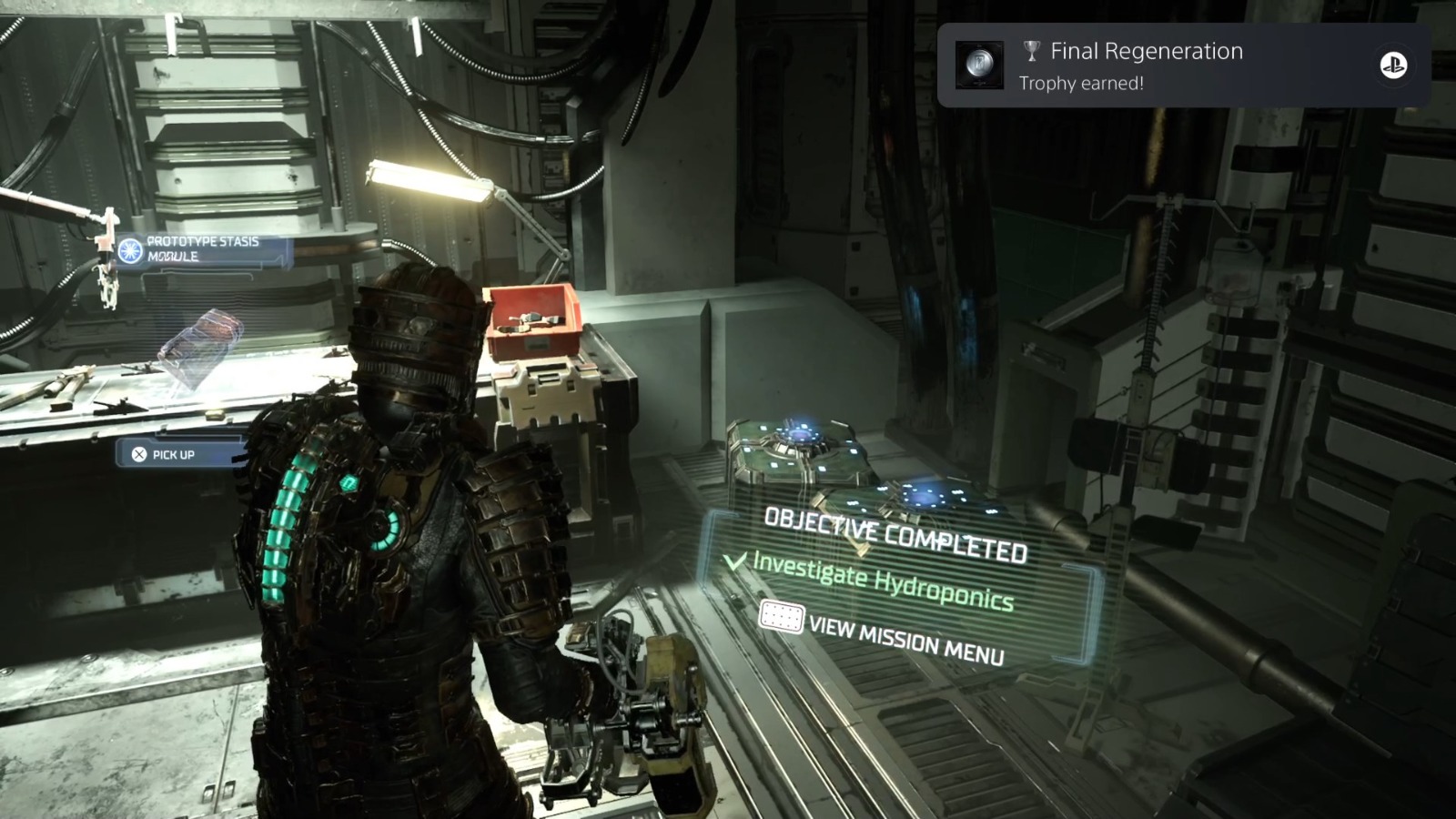Open the Prototype Stasis Module info label
Image resolution: width=1456 pixels, height=819 pixels.
point(202,248)
